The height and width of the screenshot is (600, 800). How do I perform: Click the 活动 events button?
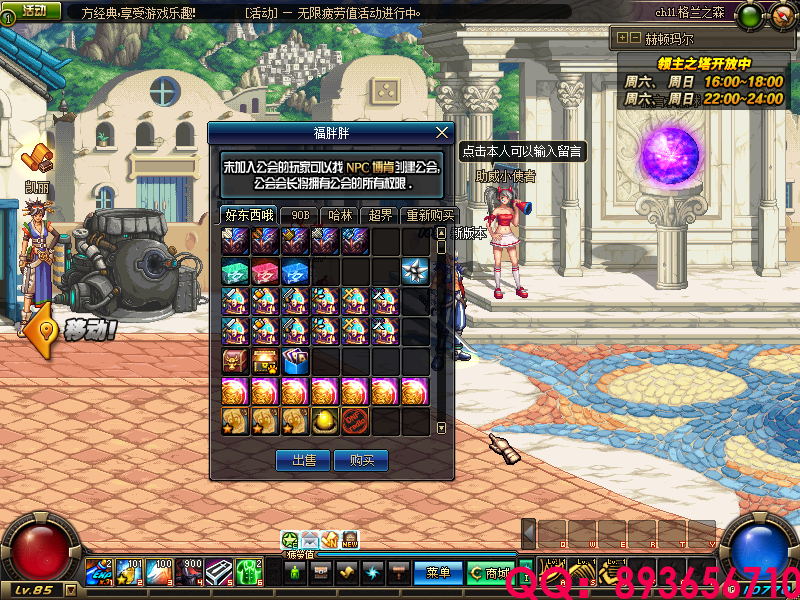click(32, 10)
